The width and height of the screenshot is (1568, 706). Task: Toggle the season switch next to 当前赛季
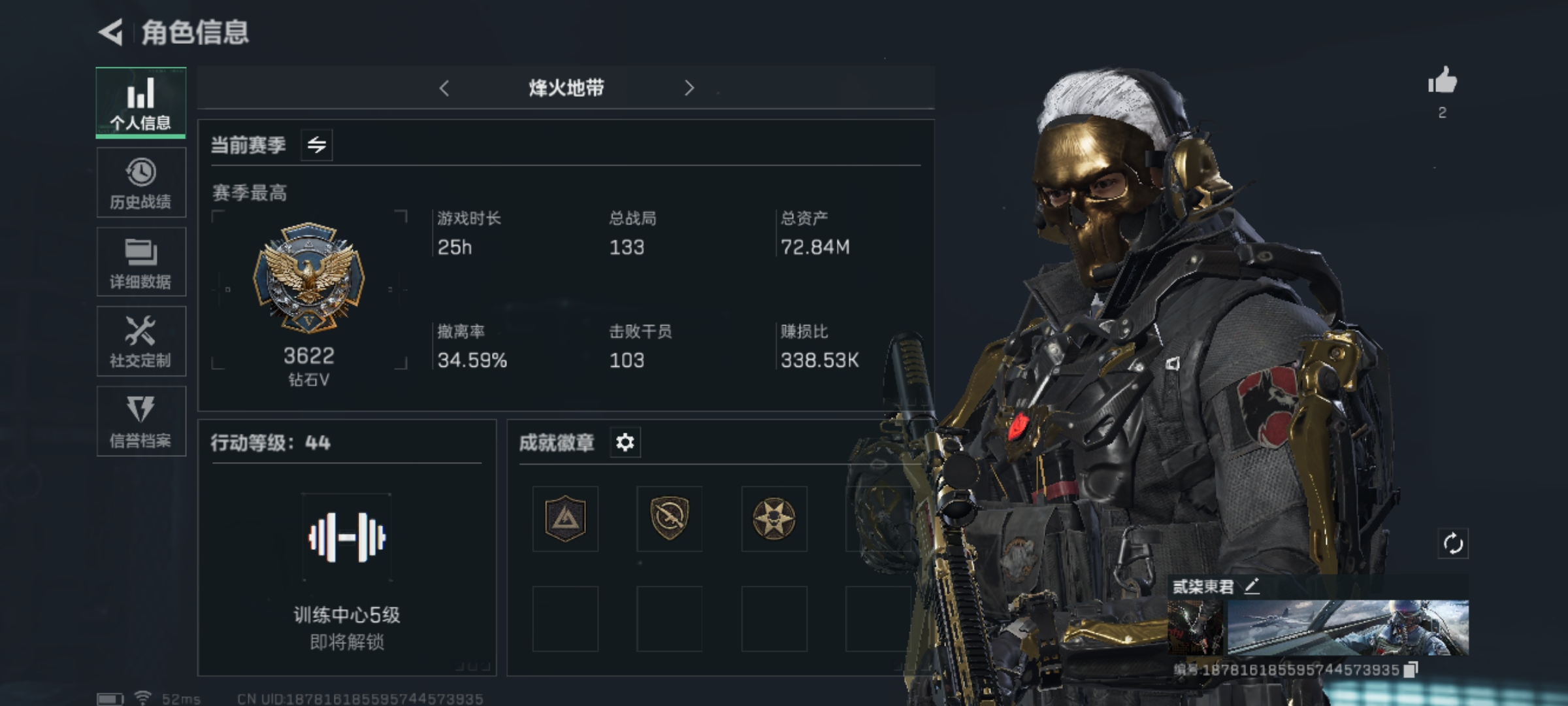(317, 144)
